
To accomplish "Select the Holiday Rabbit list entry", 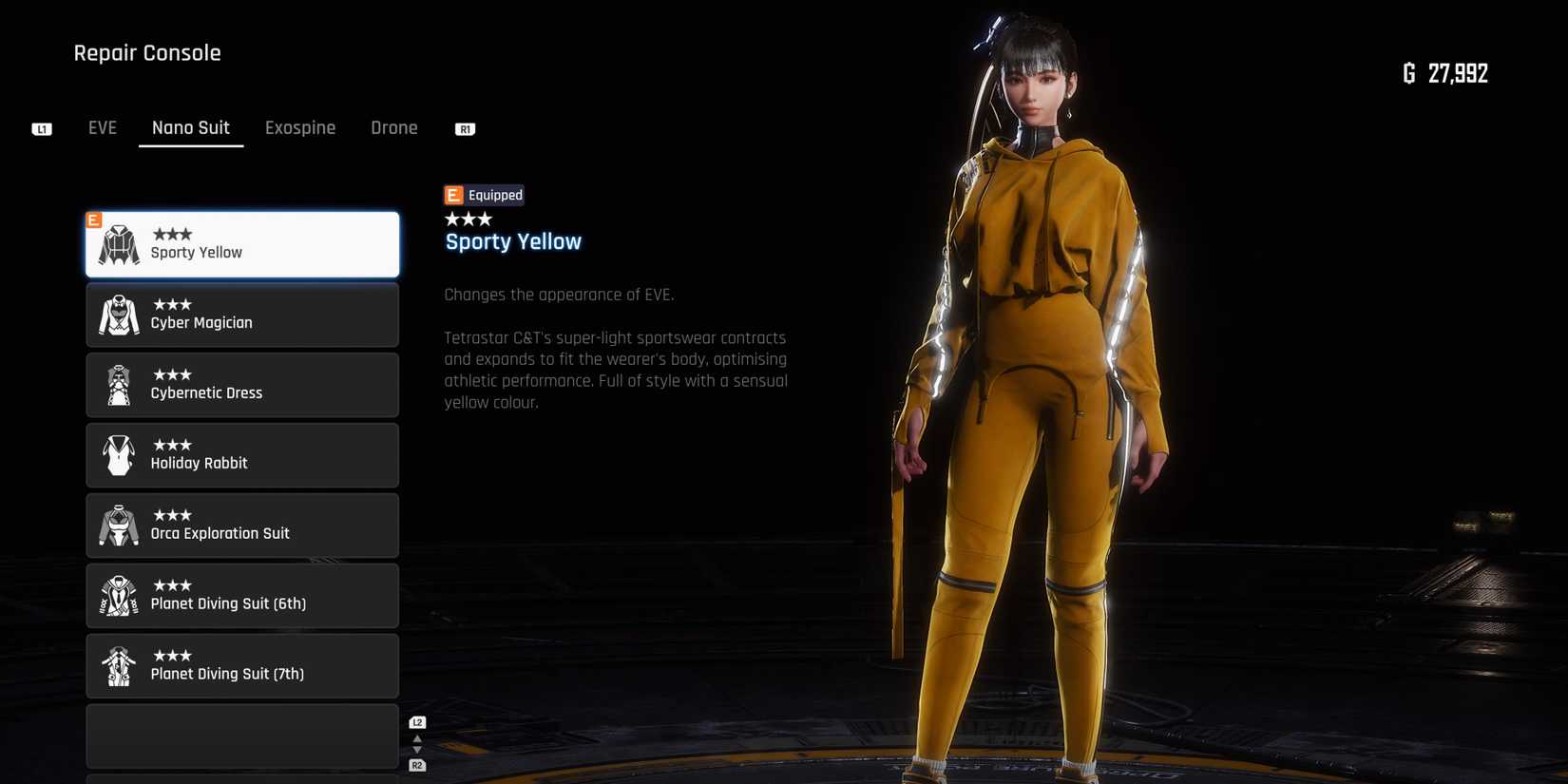I will (242, 454).
